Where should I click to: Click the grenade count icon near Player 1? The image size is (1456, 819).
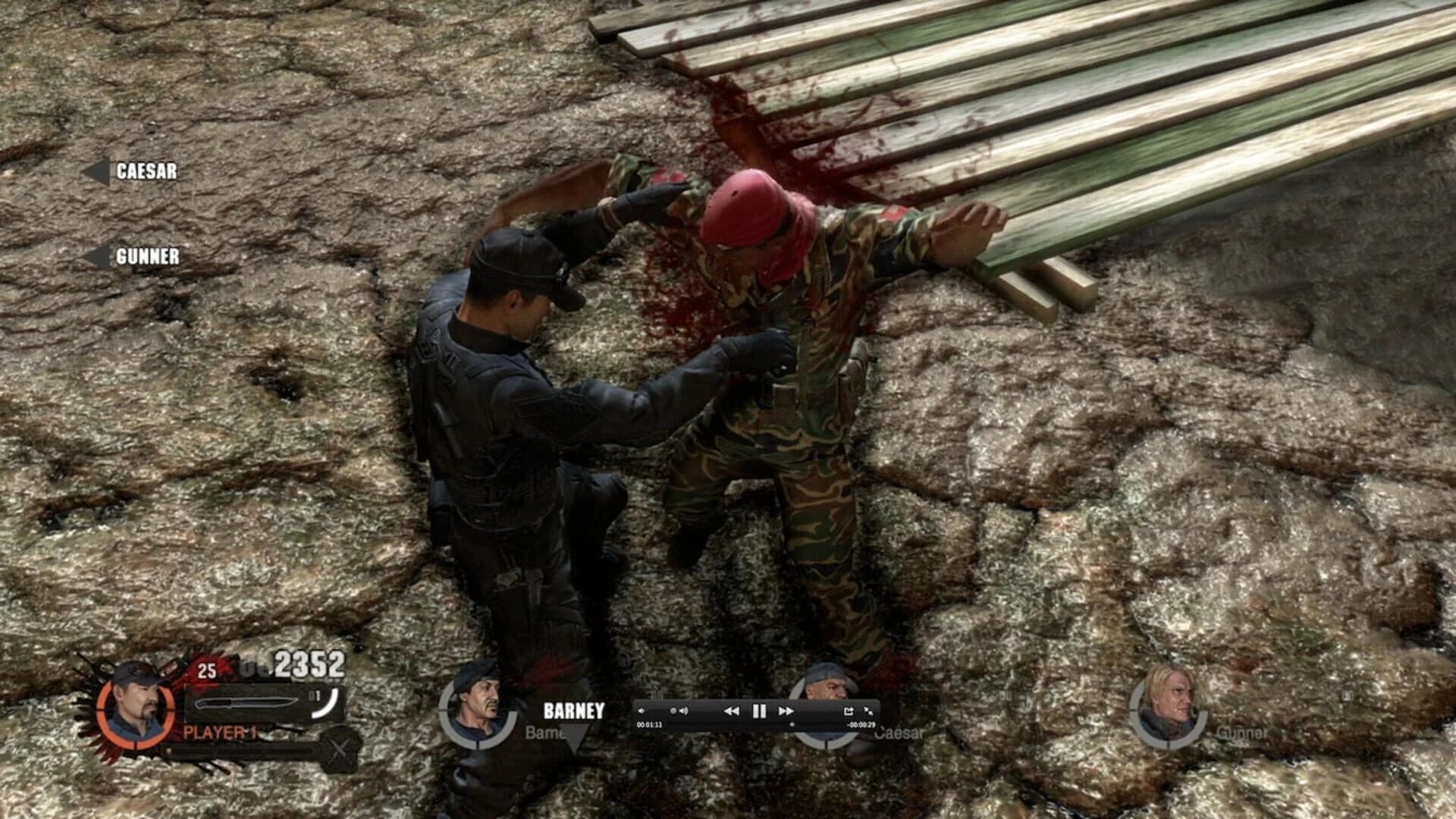(206, 671)
